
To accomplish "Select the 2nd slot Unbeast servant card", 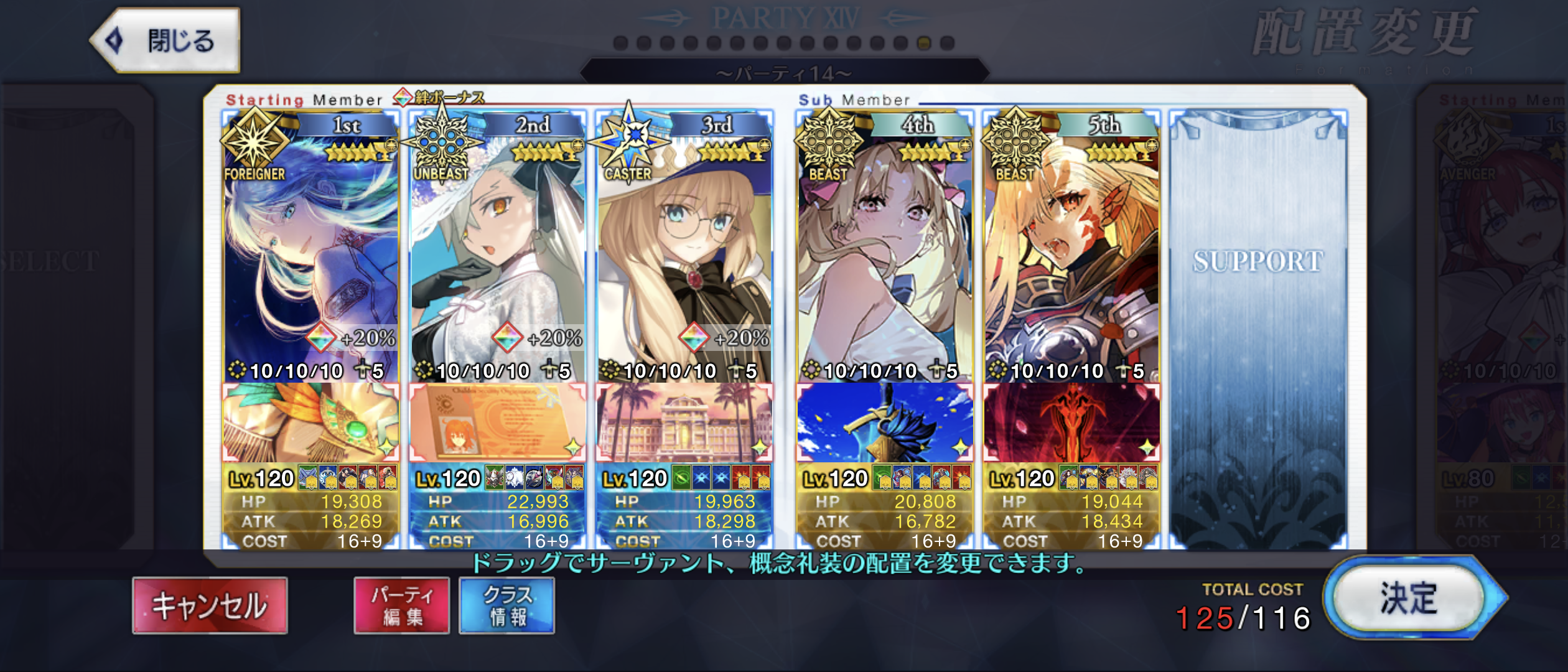I will pyautogui.click(x=497, y=249).
